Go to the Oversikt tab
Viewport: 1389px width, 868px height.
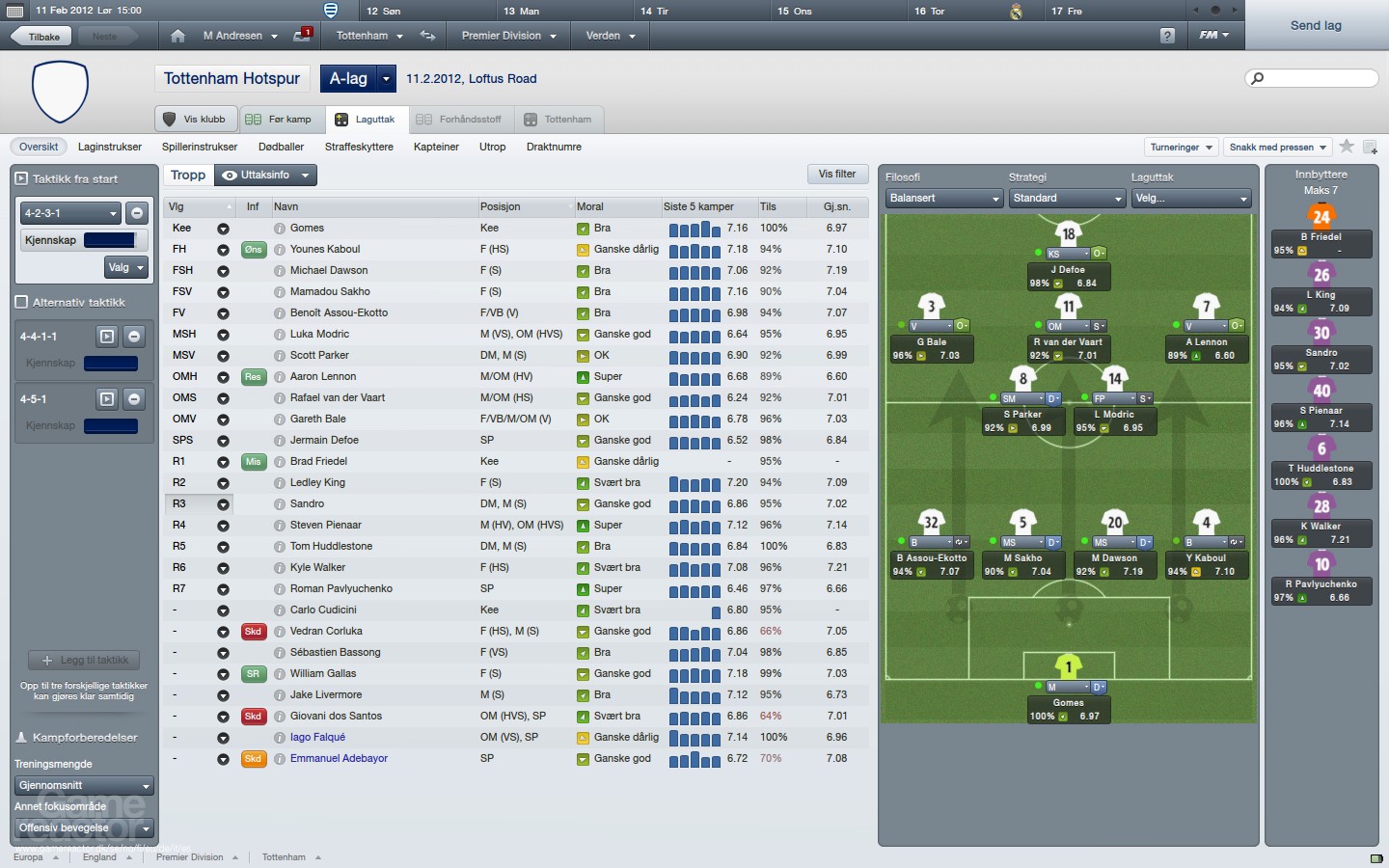(x=38, y=147)
